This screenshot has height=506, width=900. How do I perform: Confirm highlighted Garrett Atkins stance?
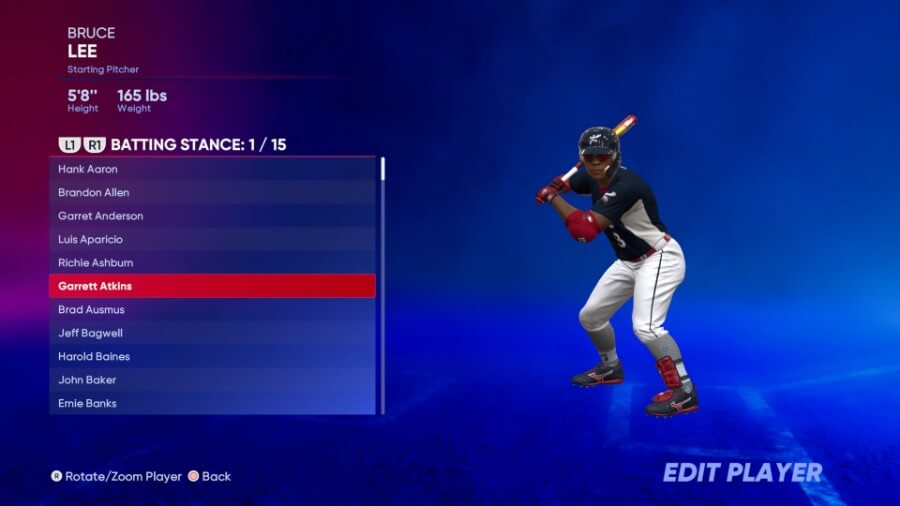pos(212,286)
